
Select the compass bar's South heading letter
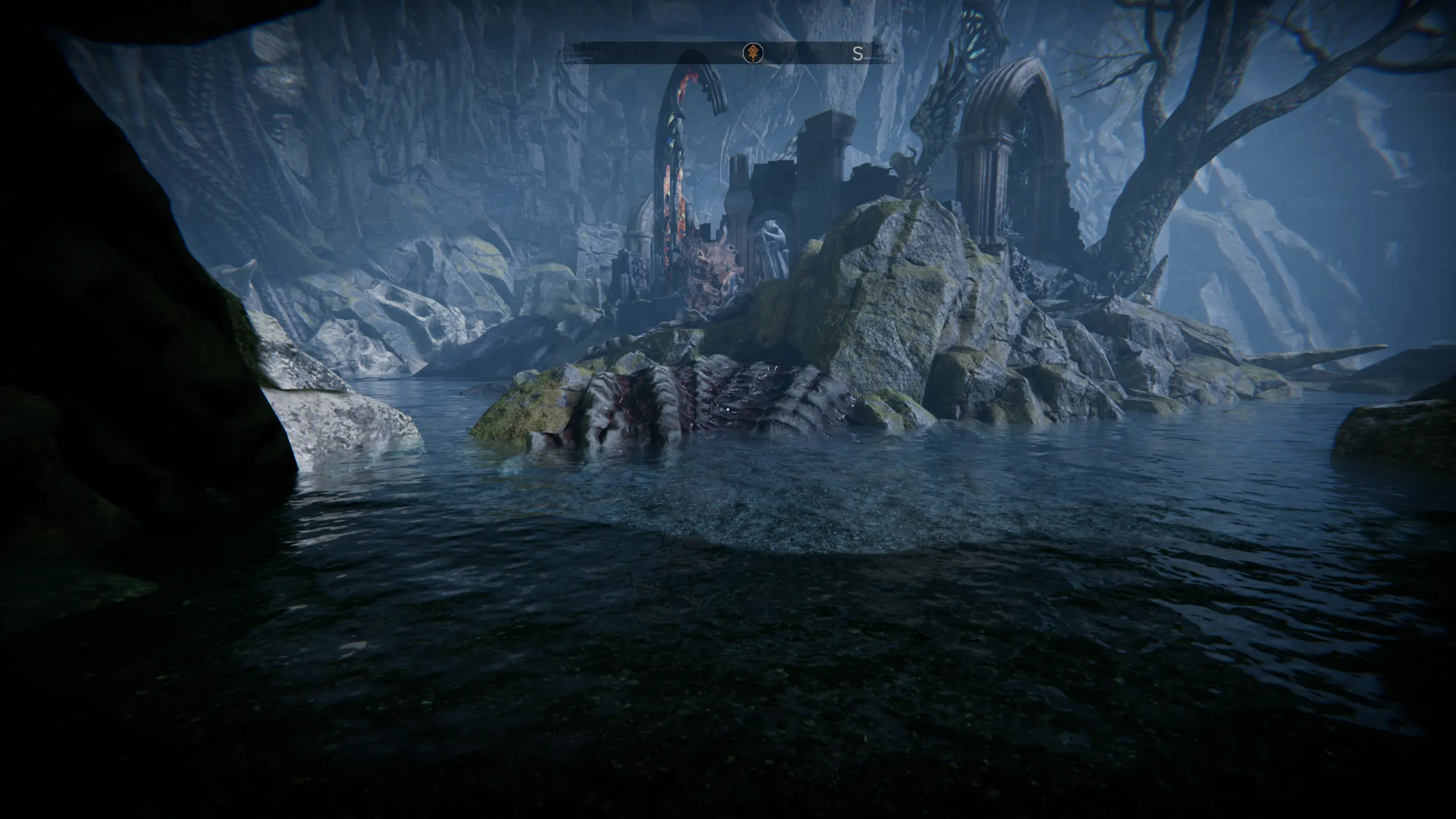point(857,54)
